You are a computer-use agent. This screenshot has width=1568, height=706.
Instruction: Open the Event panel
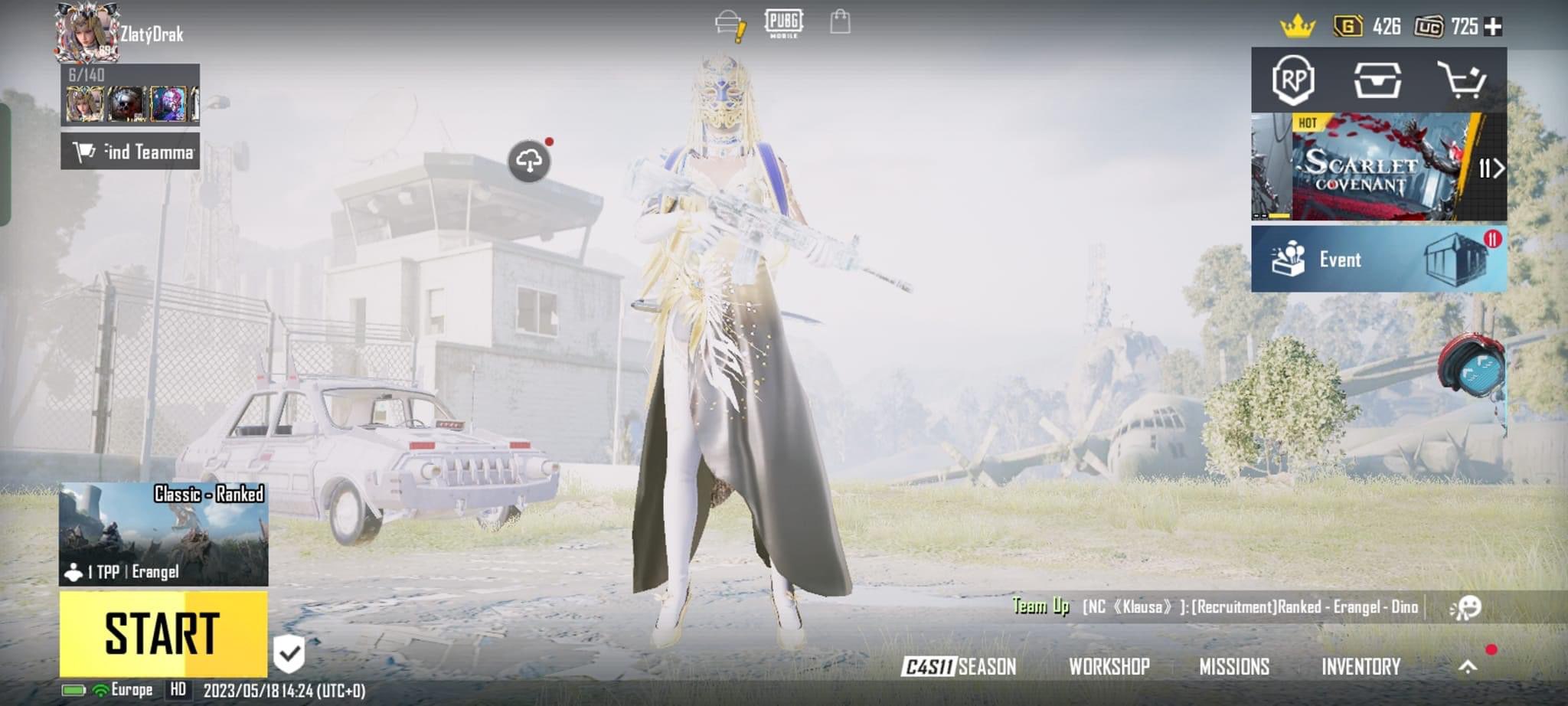tap(1378, 259)
